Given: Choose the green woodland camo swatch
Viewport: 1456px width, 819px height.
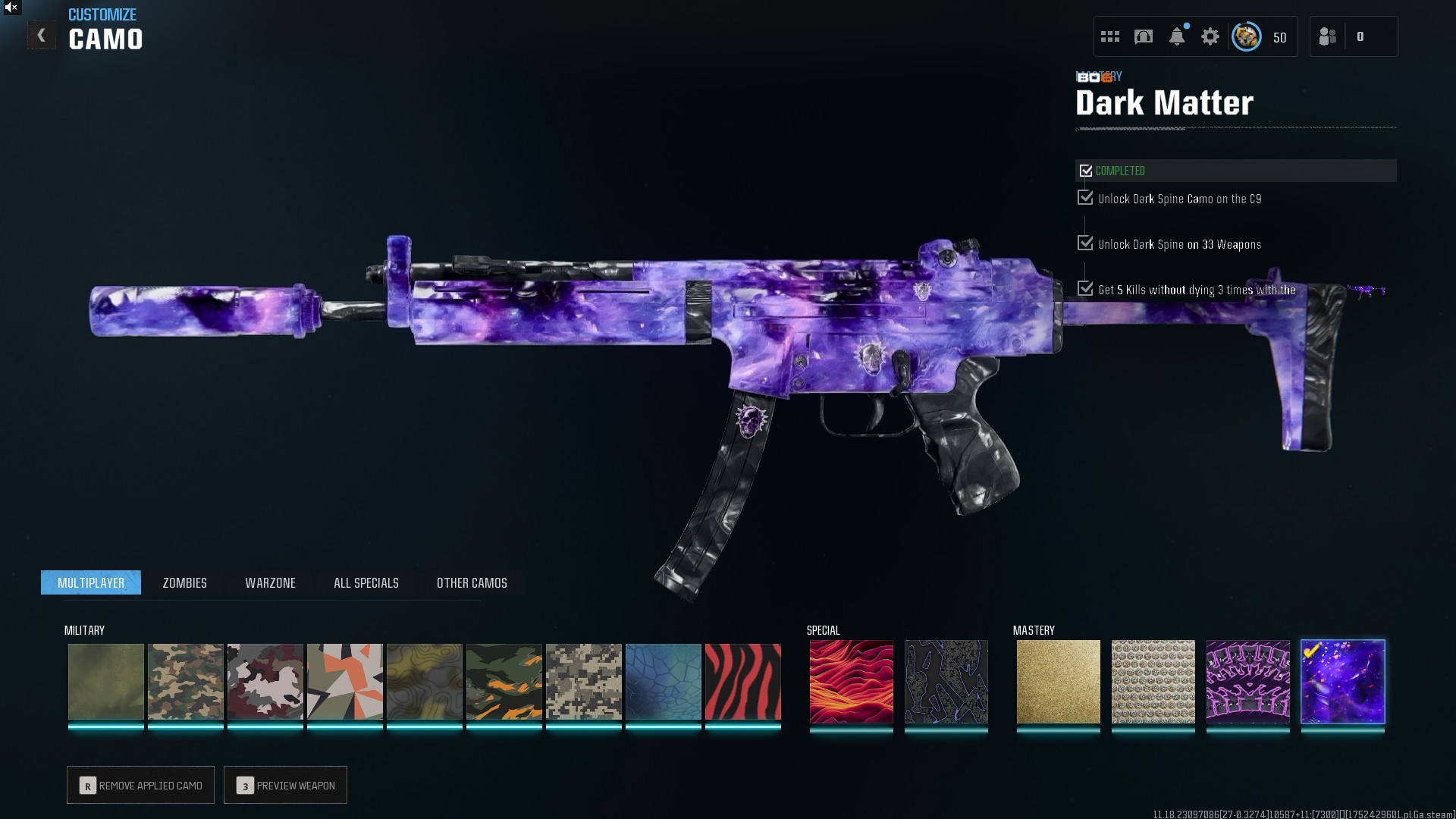Looking at the screenshot, I should [185, 682].
